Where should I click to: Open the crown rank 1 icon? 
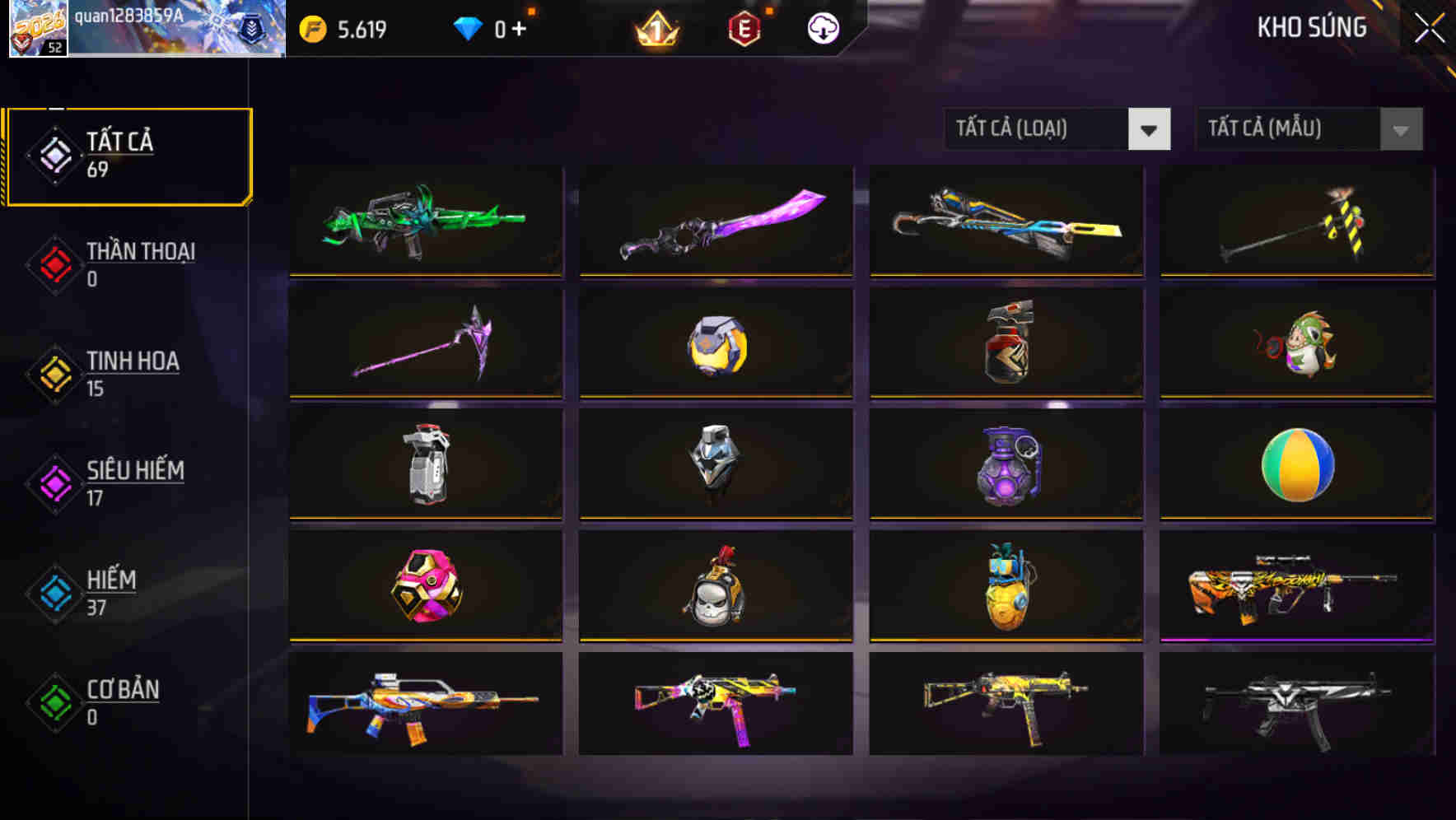point(658,27)
